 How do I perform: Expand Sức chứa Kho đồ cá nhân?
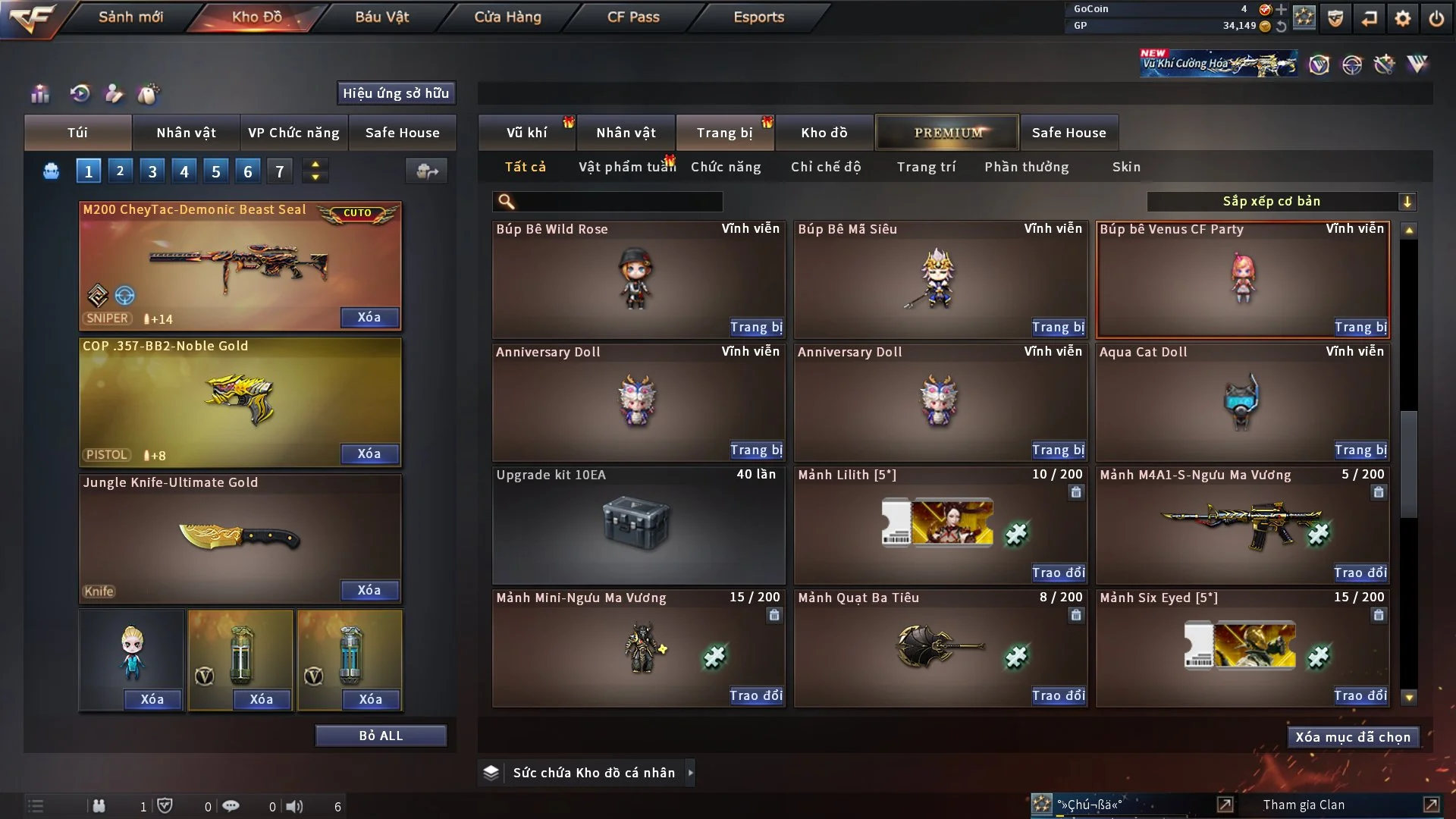click(x=690, y=773)
